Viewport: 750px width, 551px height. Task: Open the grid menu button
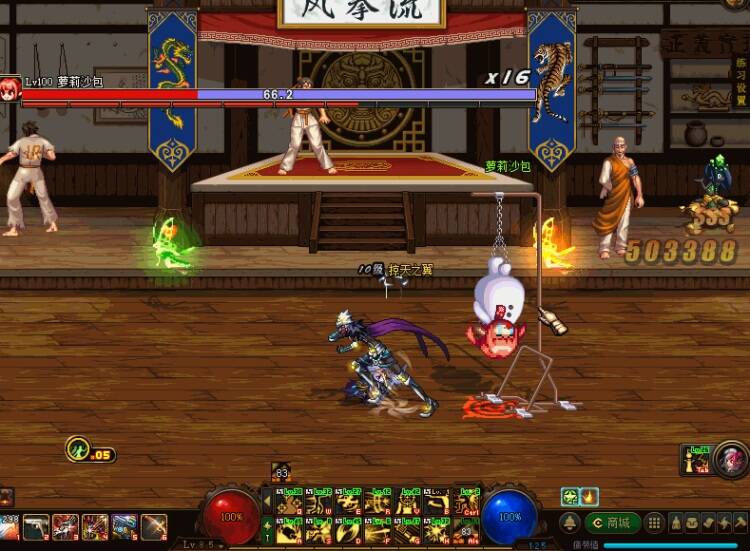[x=654, y=523]
